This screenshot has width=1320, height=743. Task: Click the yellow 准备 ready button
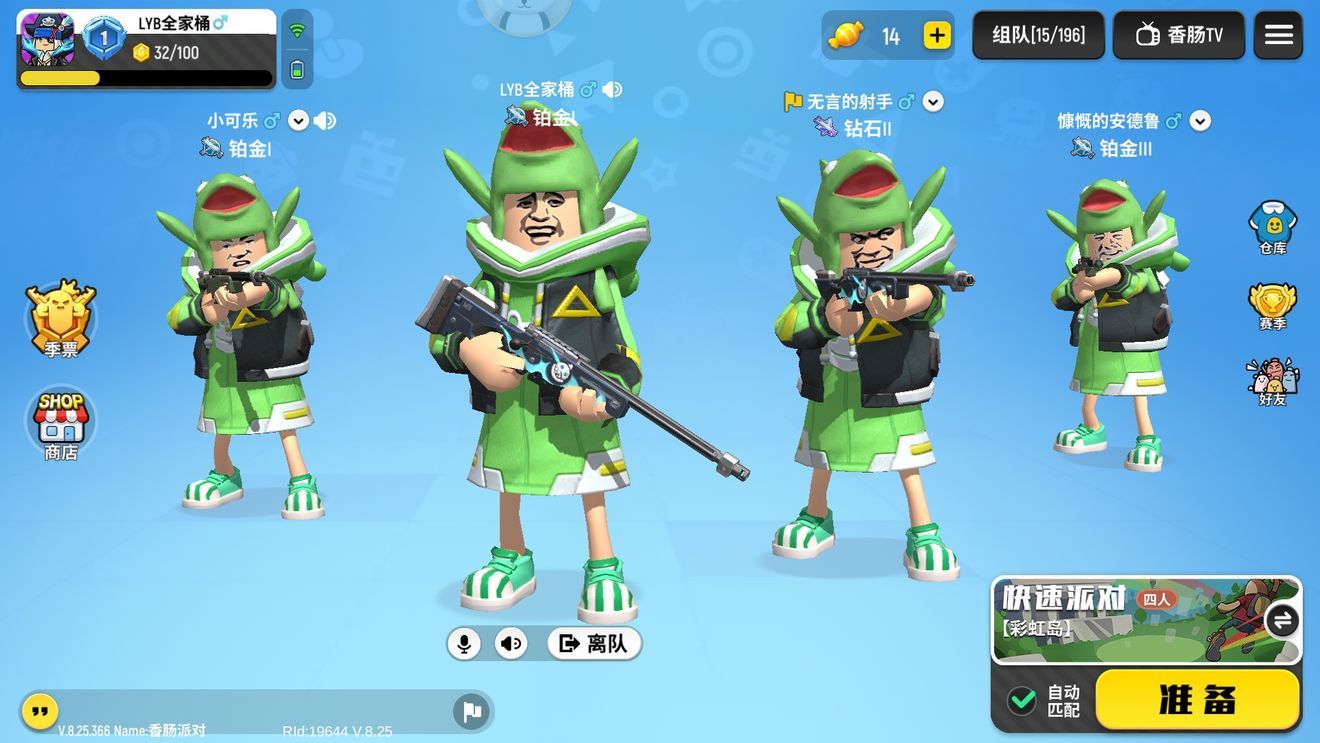(1197, 699)
